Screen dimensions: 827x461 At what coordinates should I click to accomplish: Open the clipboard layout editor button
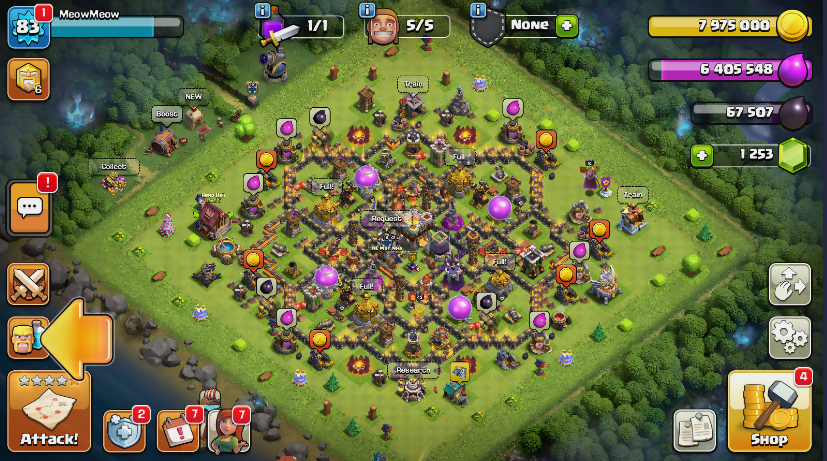(x=694, y=430)
